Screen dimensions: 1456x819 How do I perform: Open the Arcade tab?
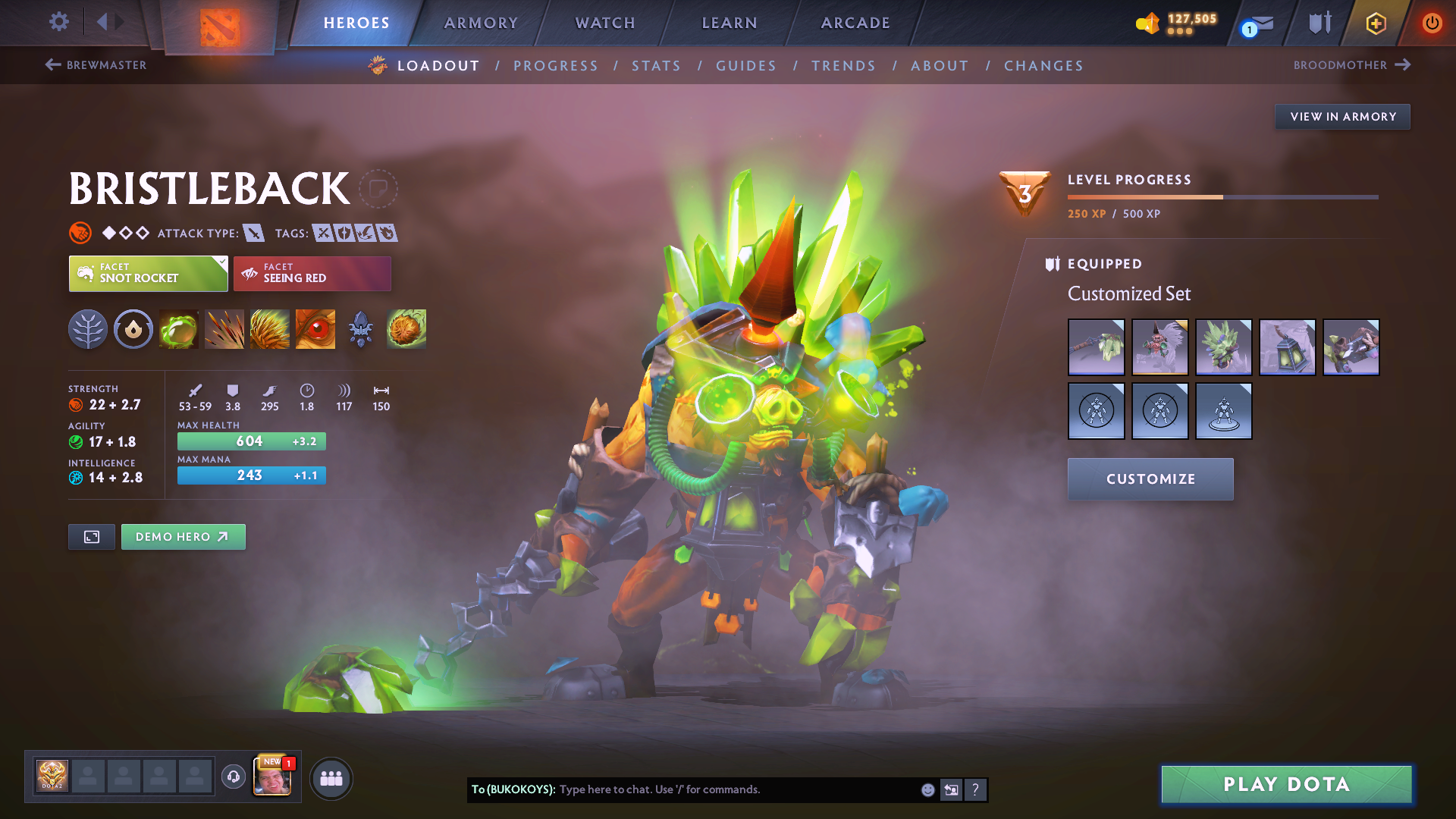tap(855, 23)
